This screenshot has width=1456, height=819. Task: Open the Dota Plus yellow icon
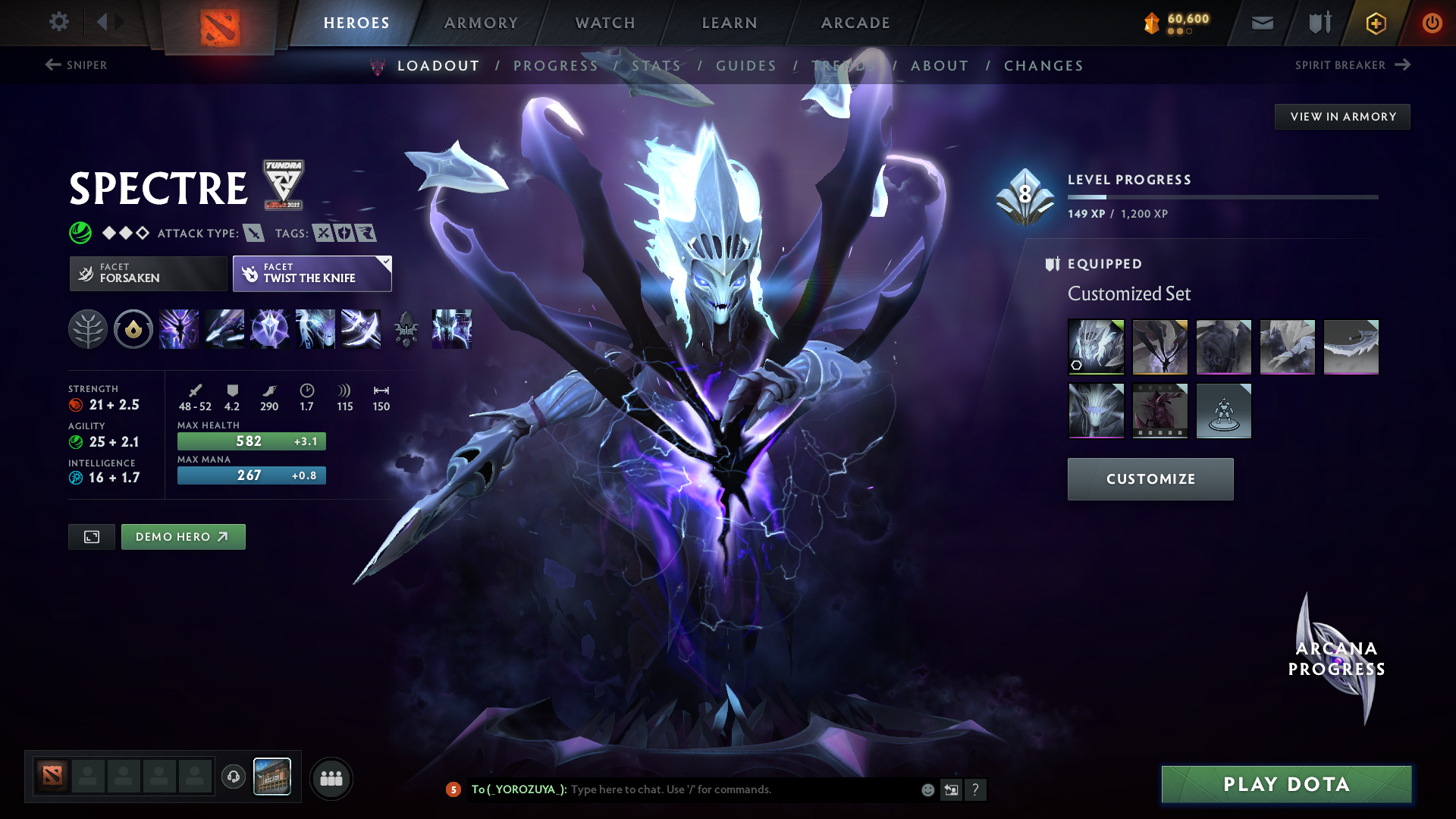pyautogui.click(x=1375, y=23)
